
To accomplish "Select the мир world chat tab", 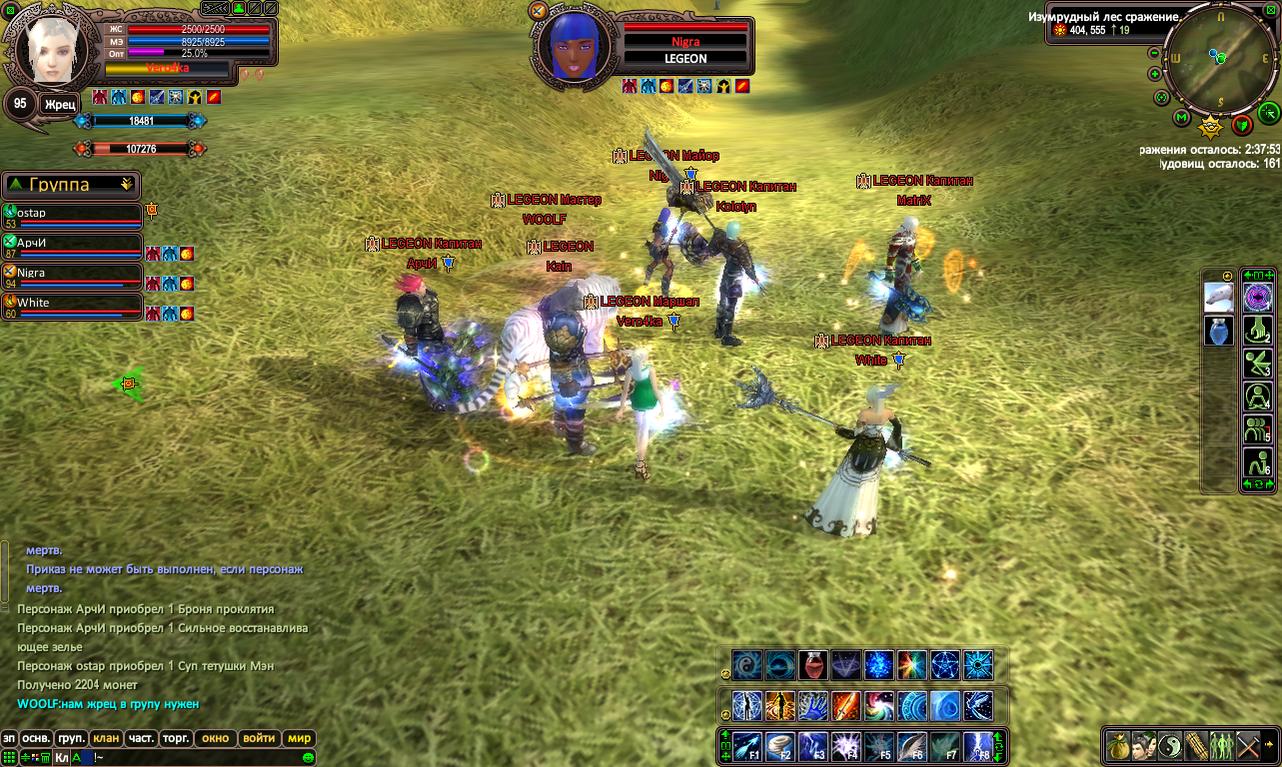I will [x=299, y=738].
